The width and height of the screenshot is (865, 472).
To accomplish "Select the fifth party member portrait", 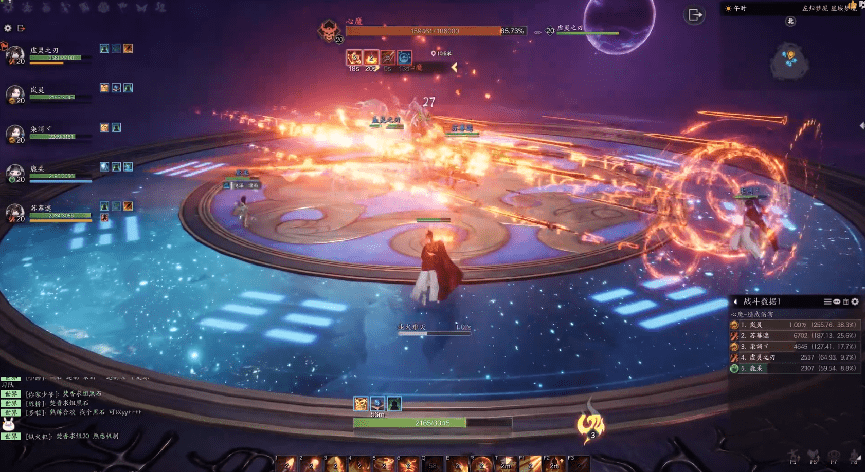I will (x=15, y=211).
